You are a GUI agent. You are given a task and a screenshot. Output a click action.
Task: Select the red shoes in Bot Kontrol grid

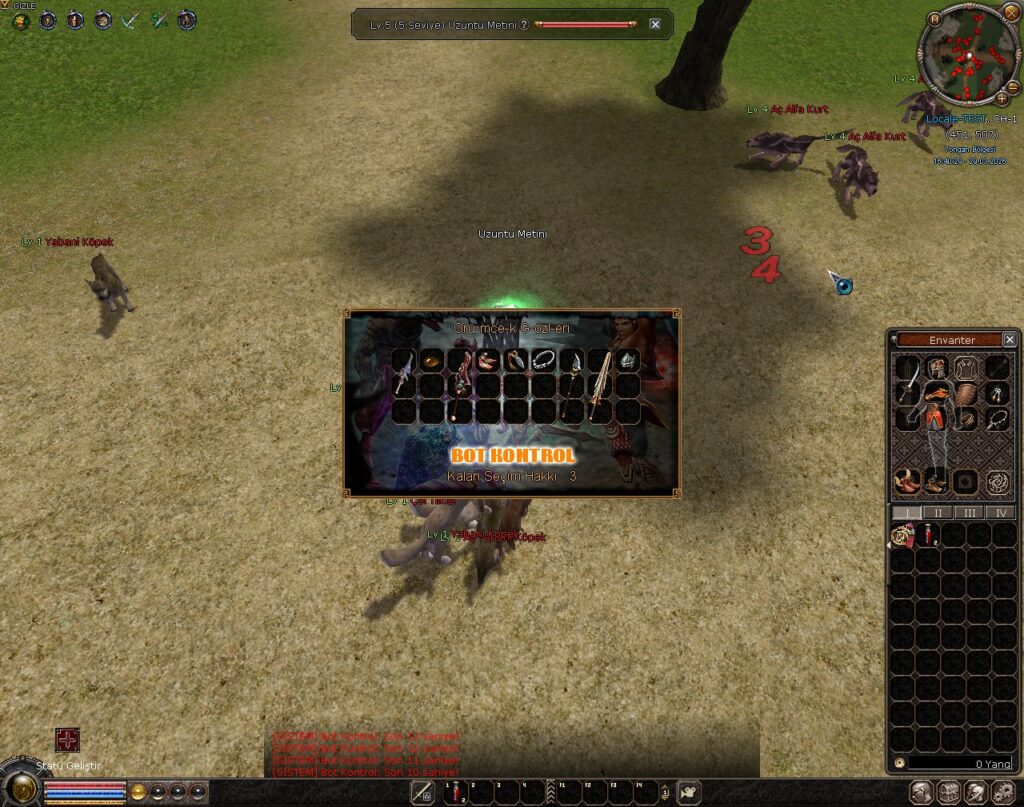(487, 360)
